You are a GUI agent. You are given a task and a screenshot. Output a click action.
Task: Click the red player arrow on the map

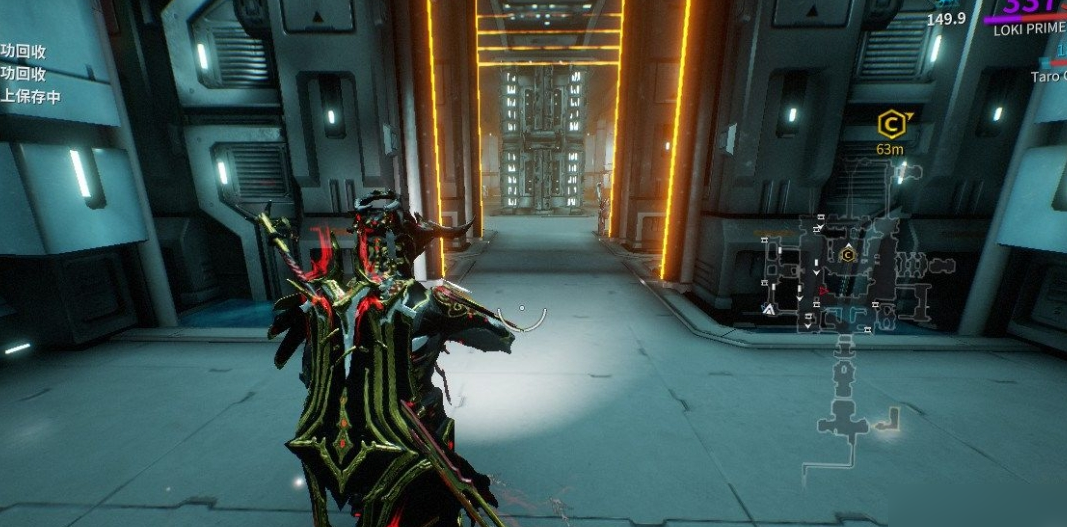[822, 291]
